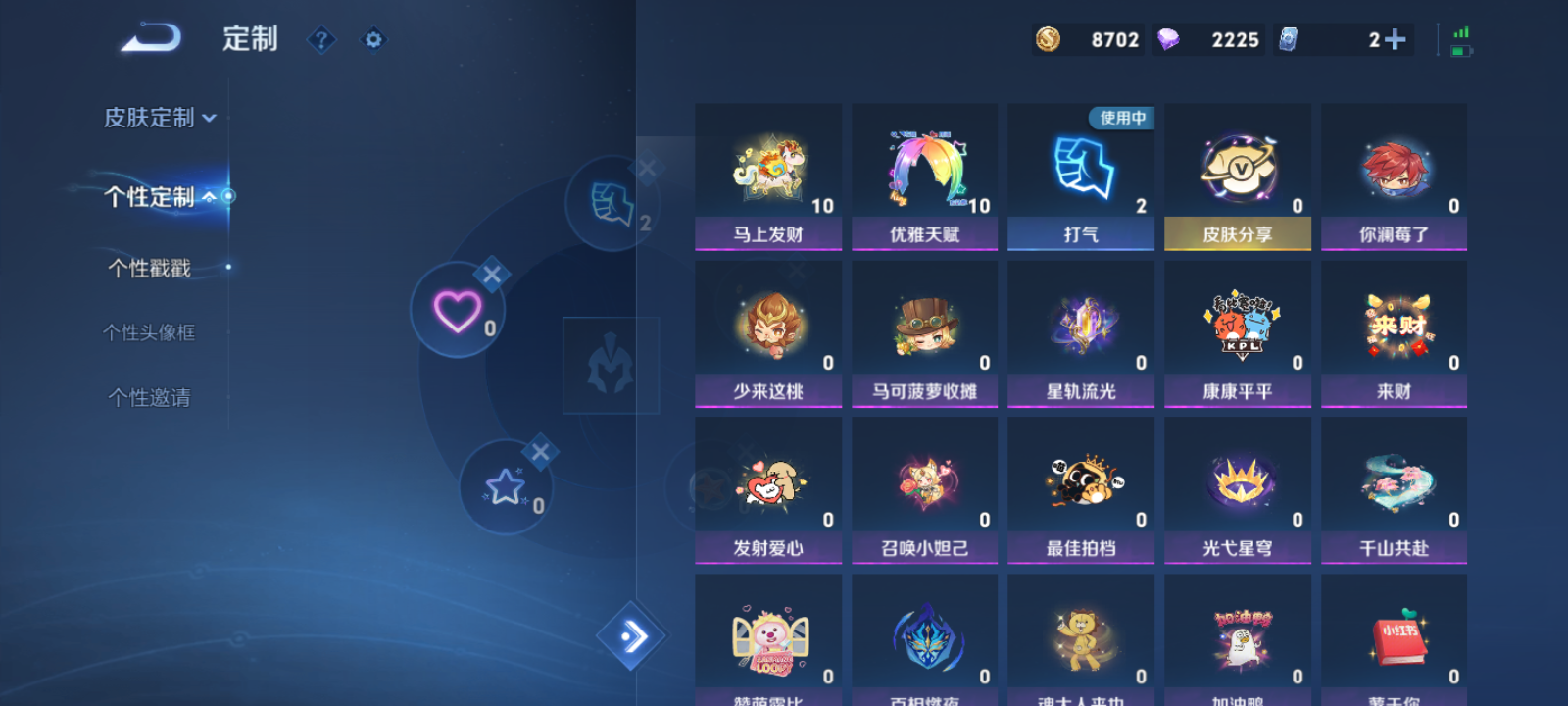Collapse the 个性定制 section

(209, 195)
